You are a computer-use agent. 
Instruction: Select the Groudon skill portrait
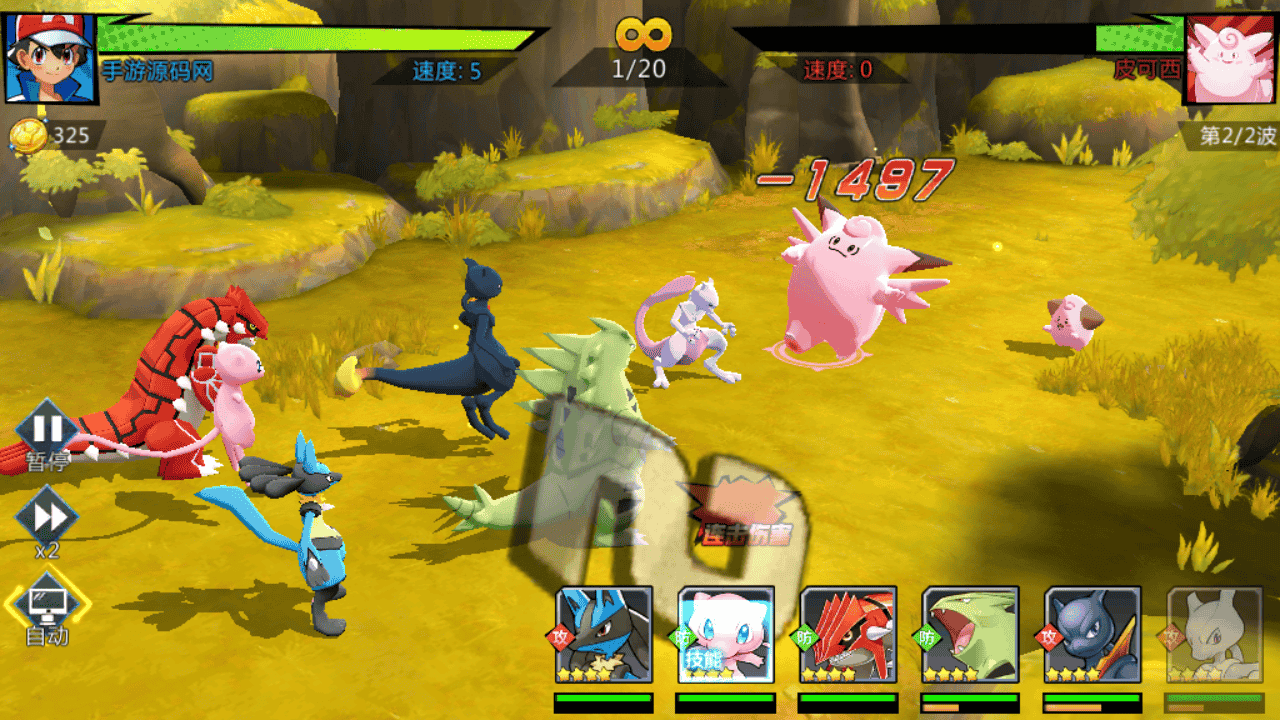[848, 634]
